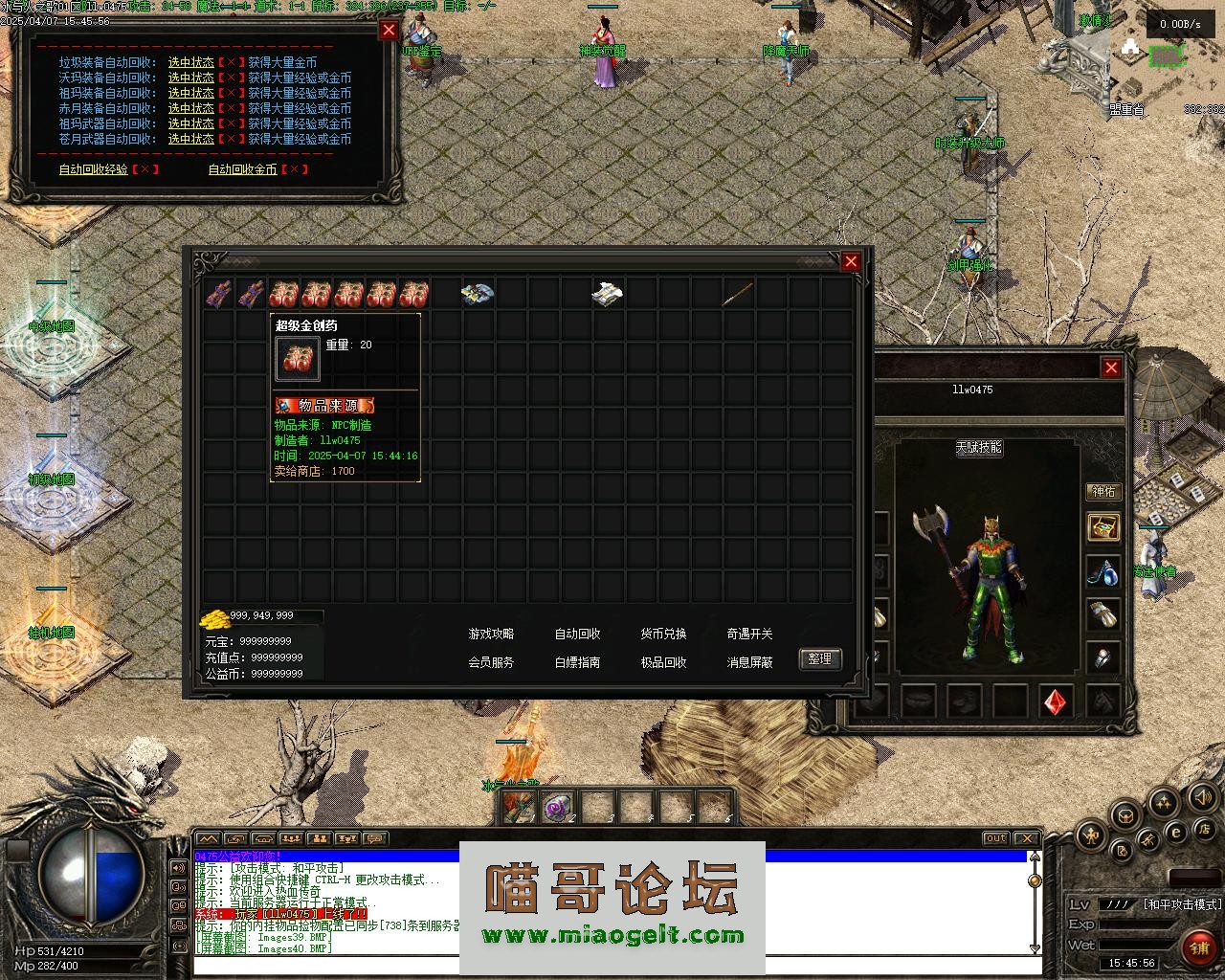The height and width of the screenshot is (980, 1225).
Task: Close the auto-recycle settings panel
Action: (389, 30)
